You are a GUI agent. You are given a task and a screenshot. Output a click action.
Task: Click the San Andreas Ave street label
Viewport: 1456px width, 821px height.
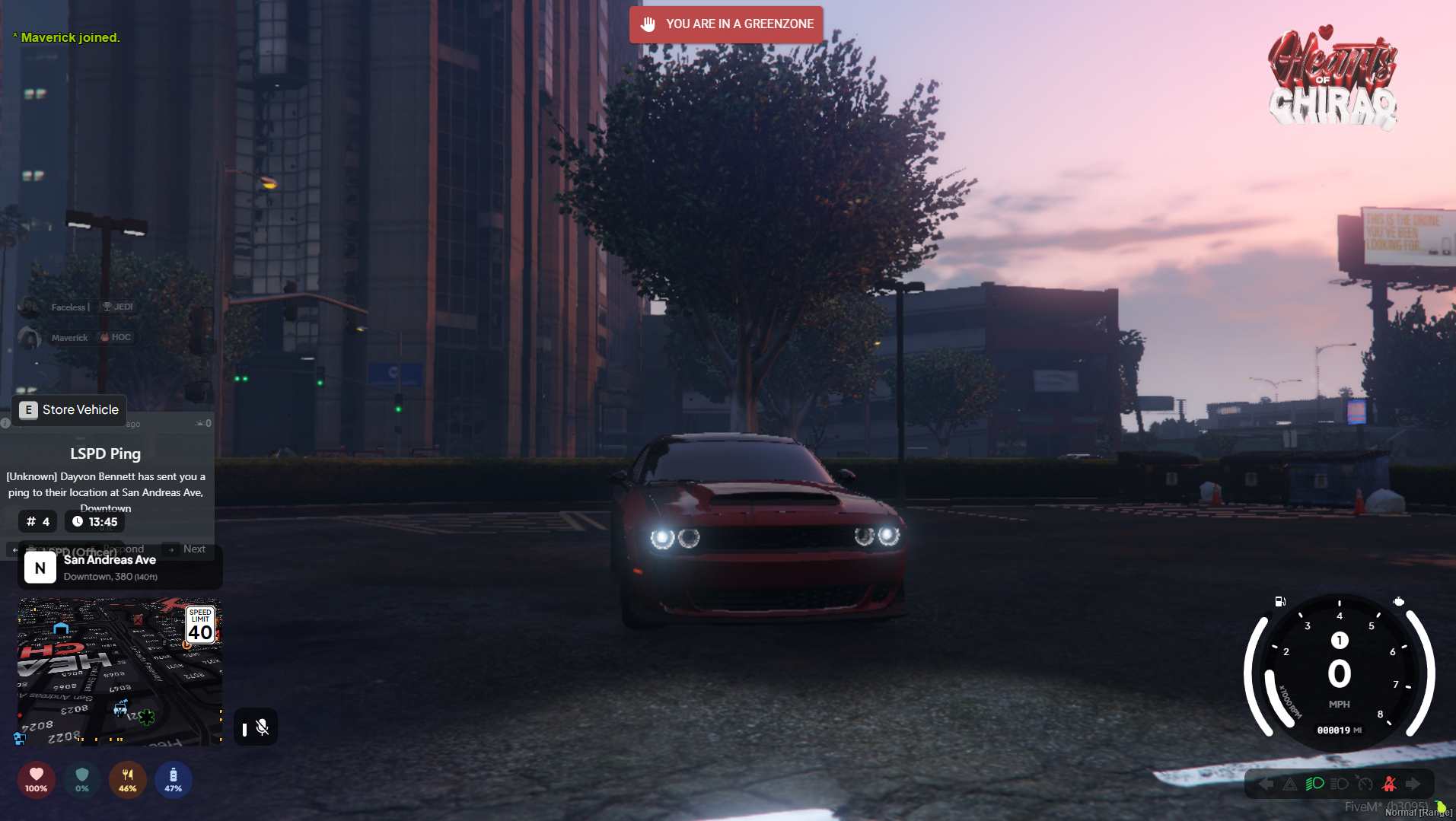pyautogui.click(x=110, y=560)
